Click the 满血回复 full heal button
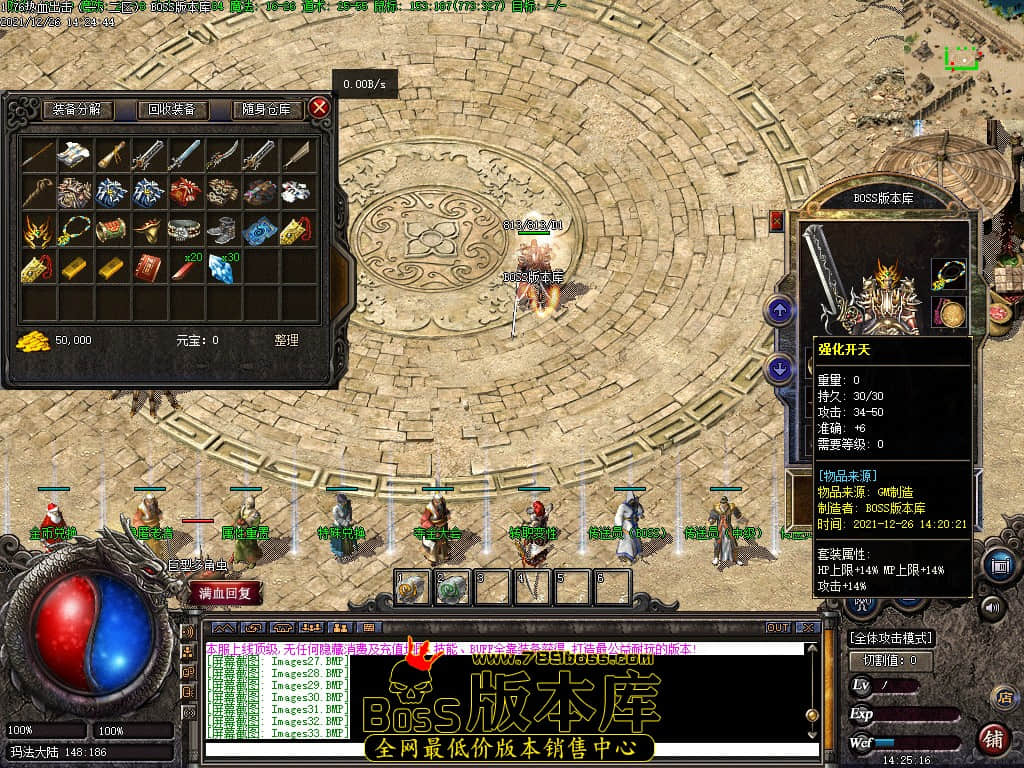1024x768 pixels. (225, 593)
